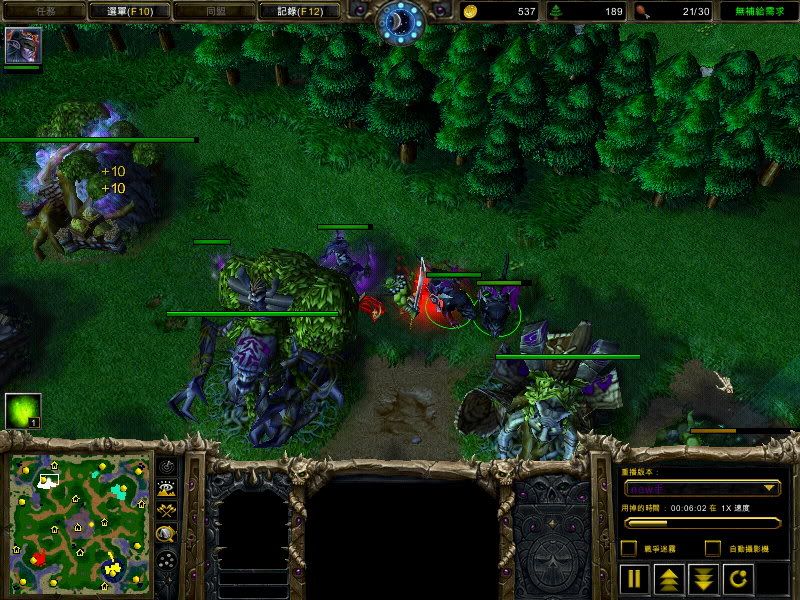Enable the 自動攝影機 auto camera checkbox
Image resolution: width=800 pixels, height=600 pixels.
(x=713, y=548)
